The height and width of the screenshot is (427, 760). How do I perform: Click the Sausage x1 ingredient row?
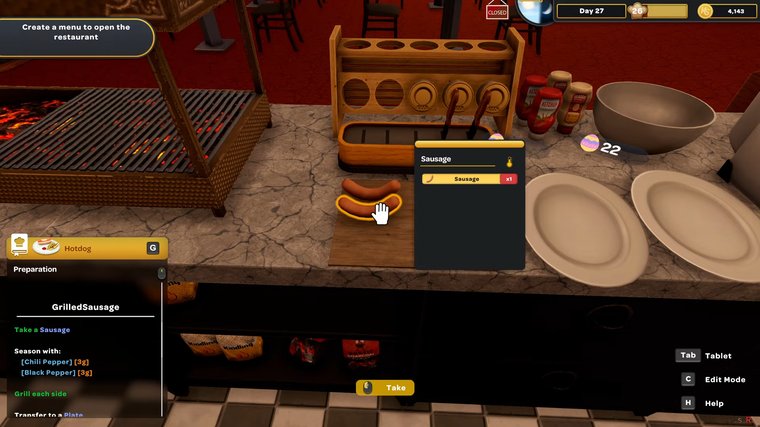468,179
